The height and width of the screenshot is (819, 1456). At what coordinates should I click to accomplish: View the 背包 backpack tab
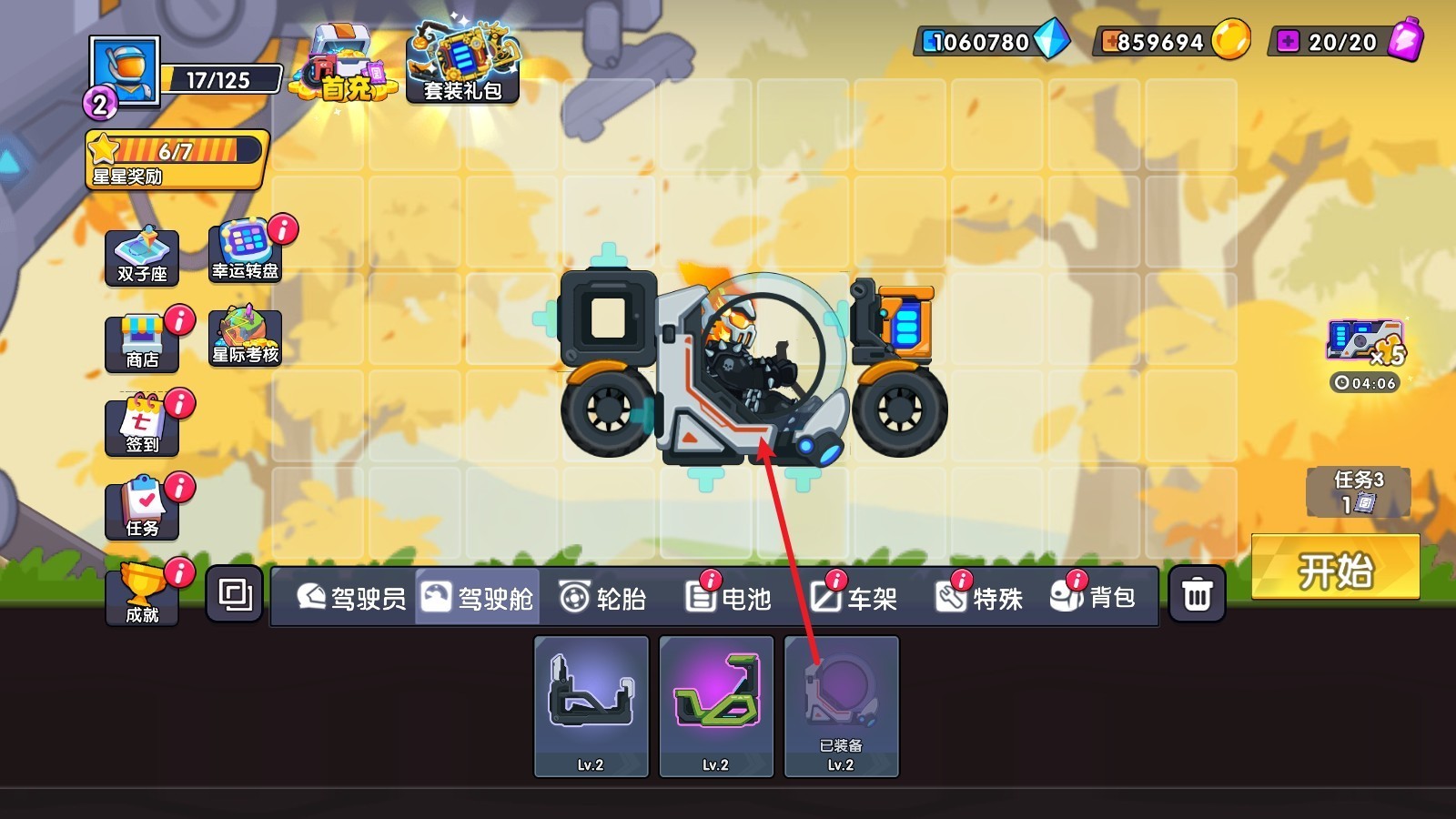[1093, 598]
